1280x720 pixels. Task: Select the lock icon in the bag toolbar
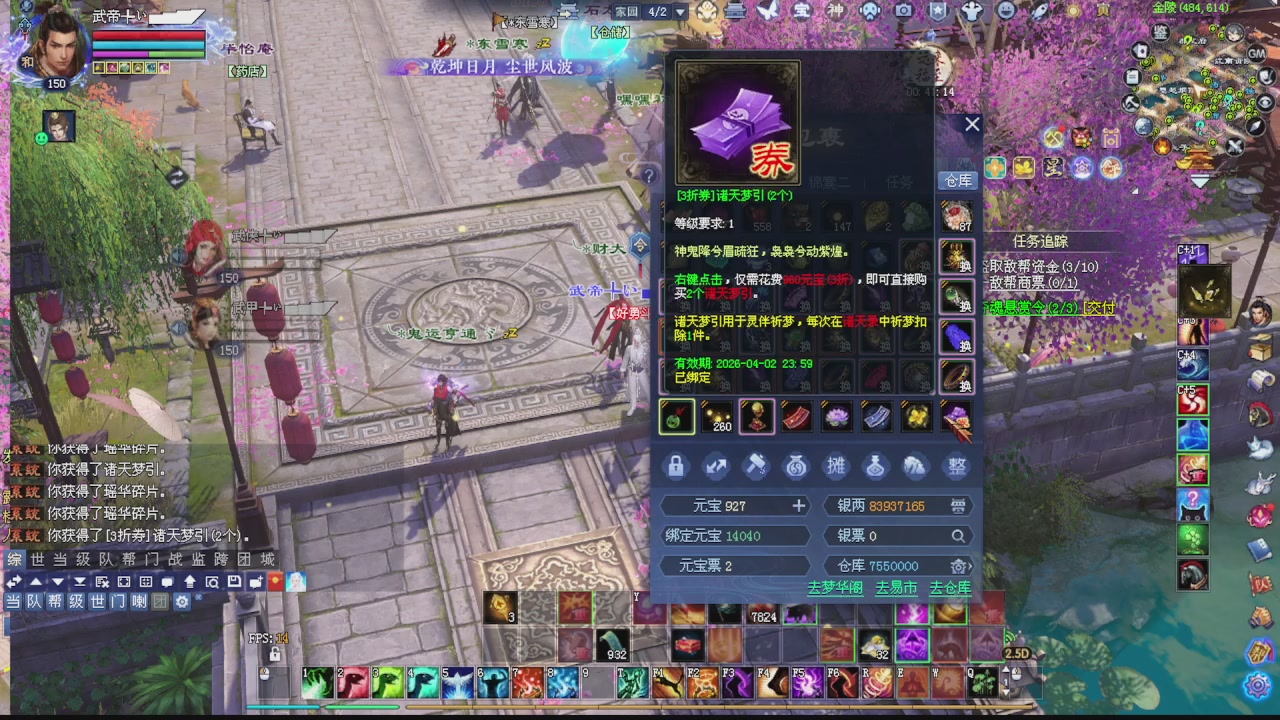coord(676,466)
